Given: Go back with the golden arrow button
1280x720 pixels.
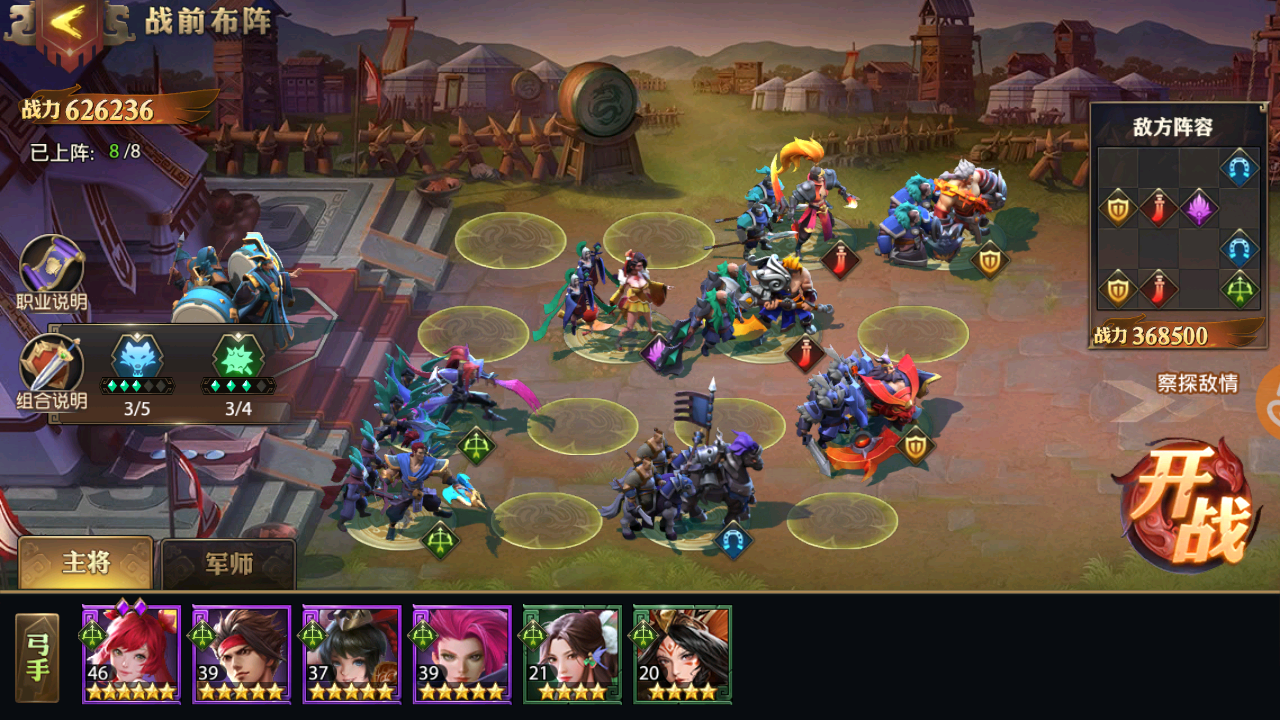Looking at the screenshot, I should click(67, 28).
